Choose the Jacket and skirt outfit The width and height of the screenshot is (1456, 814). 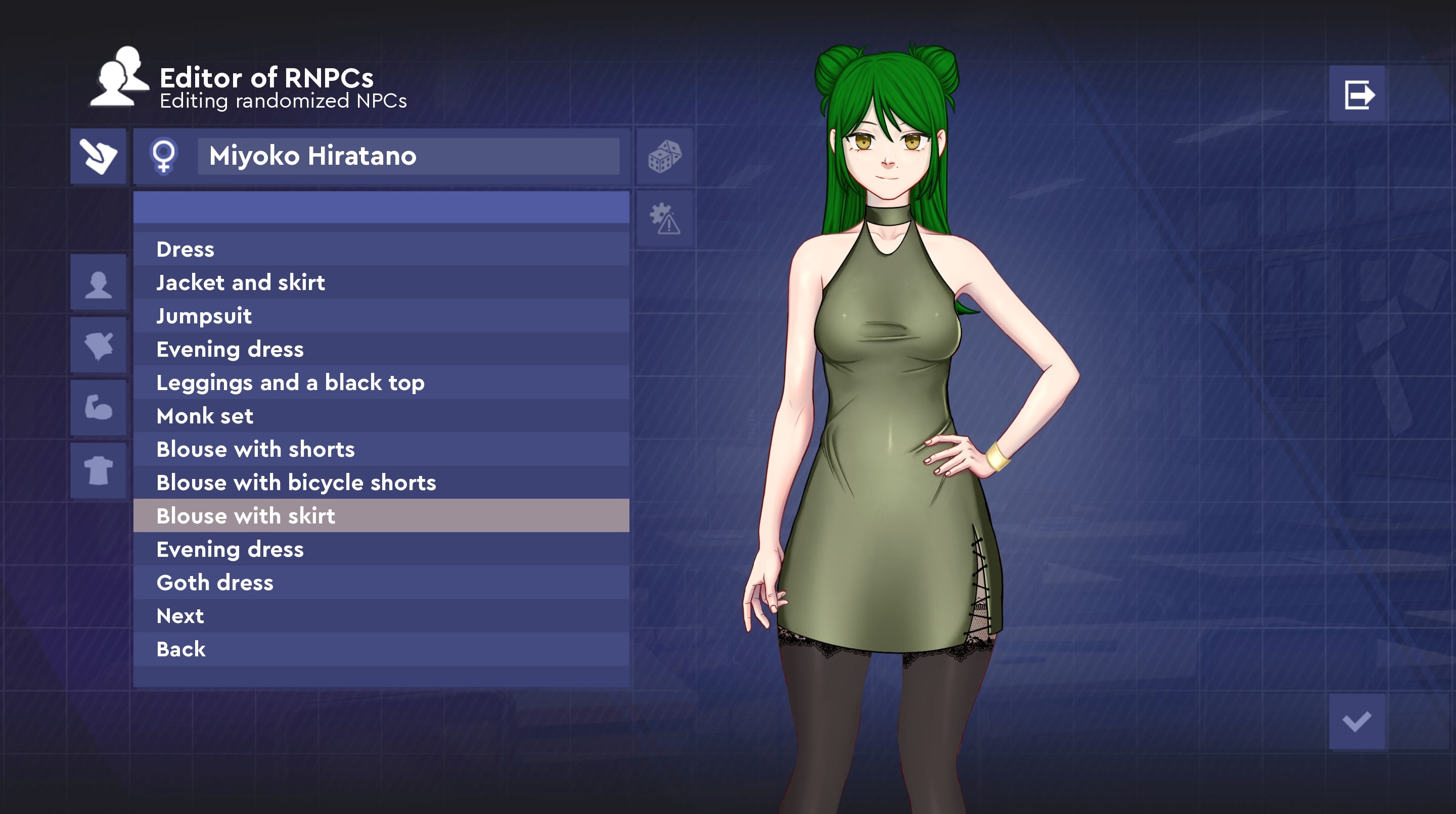[381, 282]
